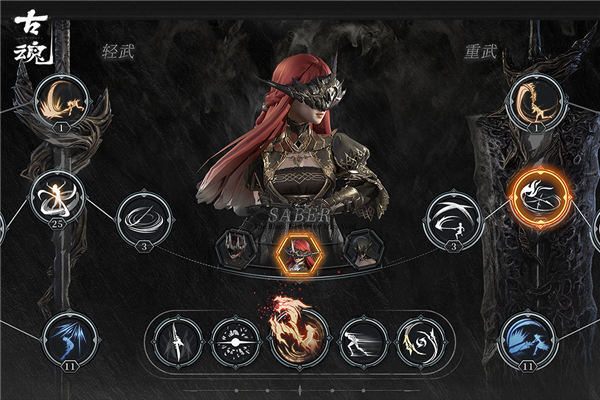Open the left ring slash node numbered 3
The width and height of the screenshot is (600, 400).
click(x=143, y=219)
